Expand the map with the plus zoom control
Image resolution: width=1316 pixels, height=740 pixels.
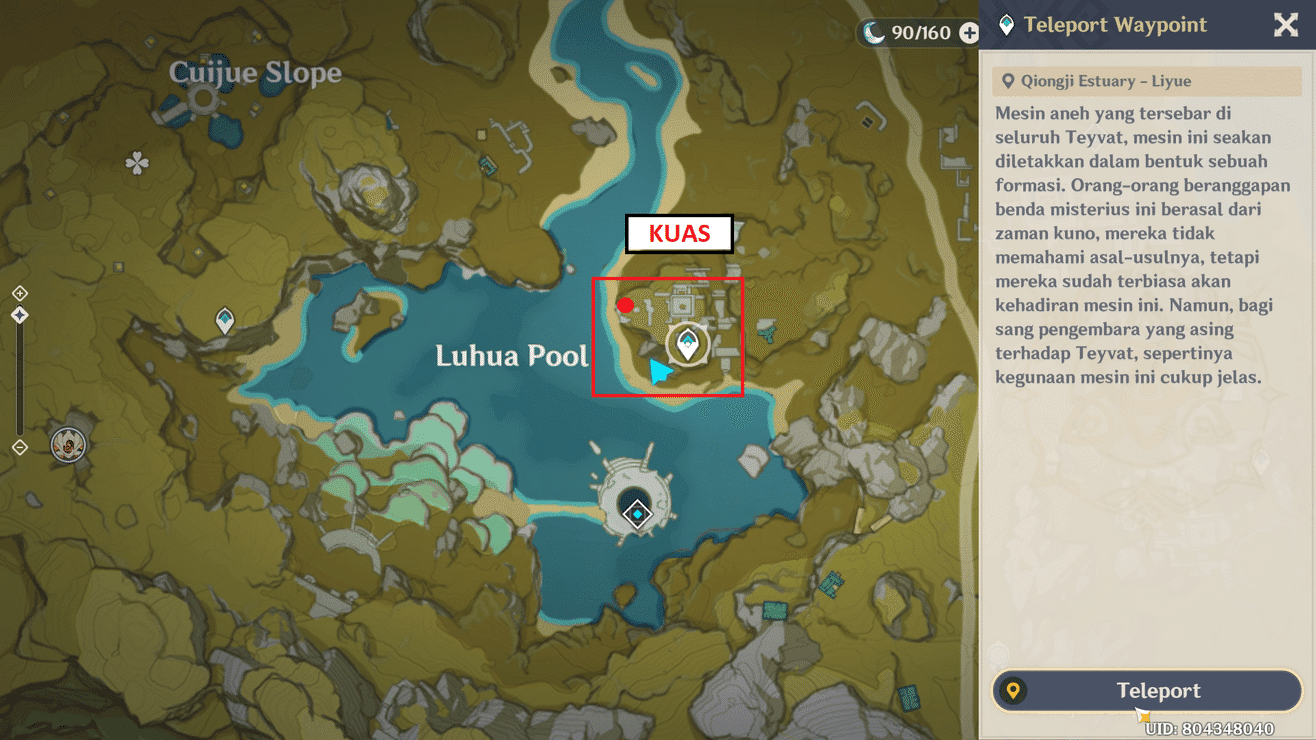pos(19,293)
